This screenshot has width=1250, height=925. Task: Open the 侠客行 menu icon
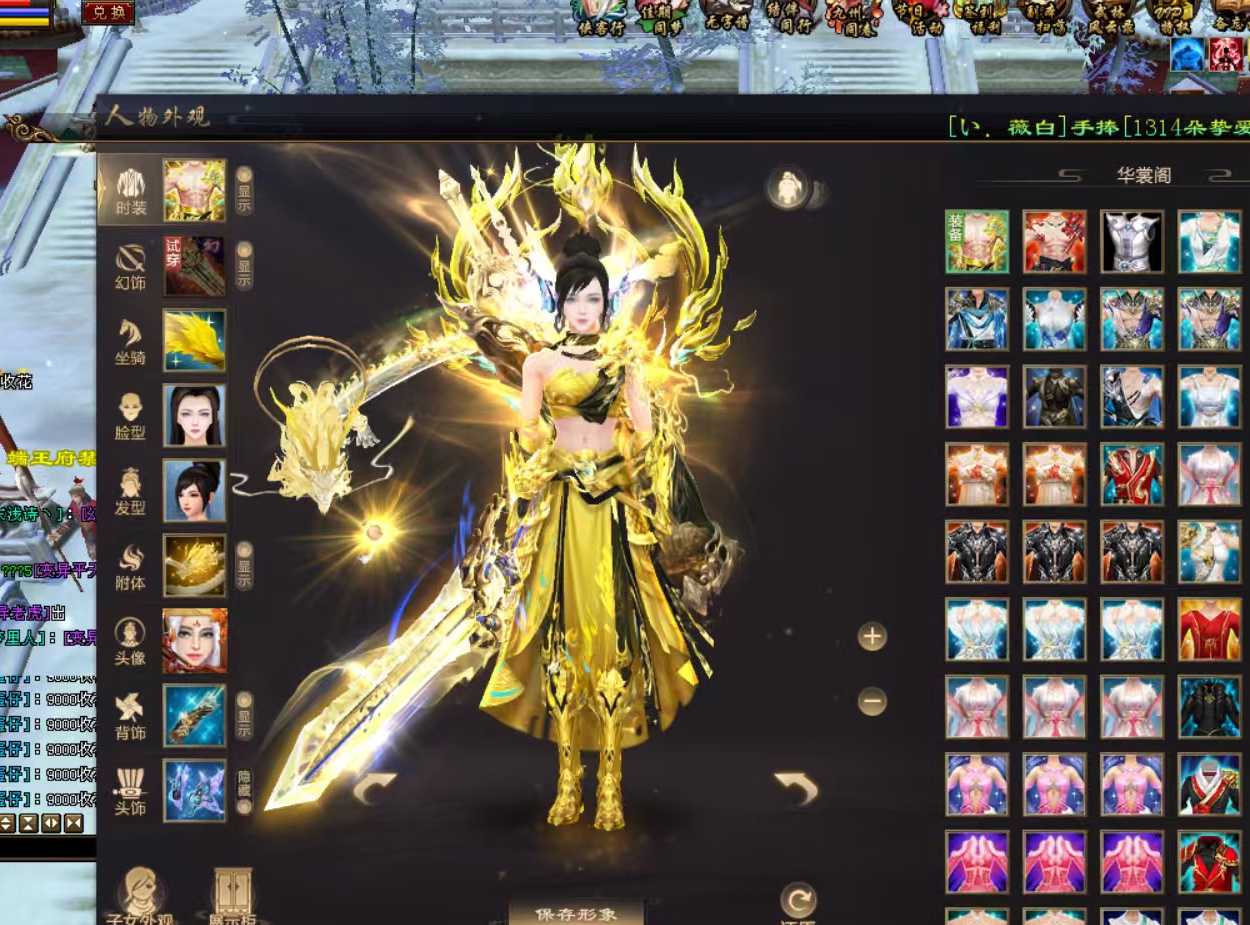[x=601, y=17]
